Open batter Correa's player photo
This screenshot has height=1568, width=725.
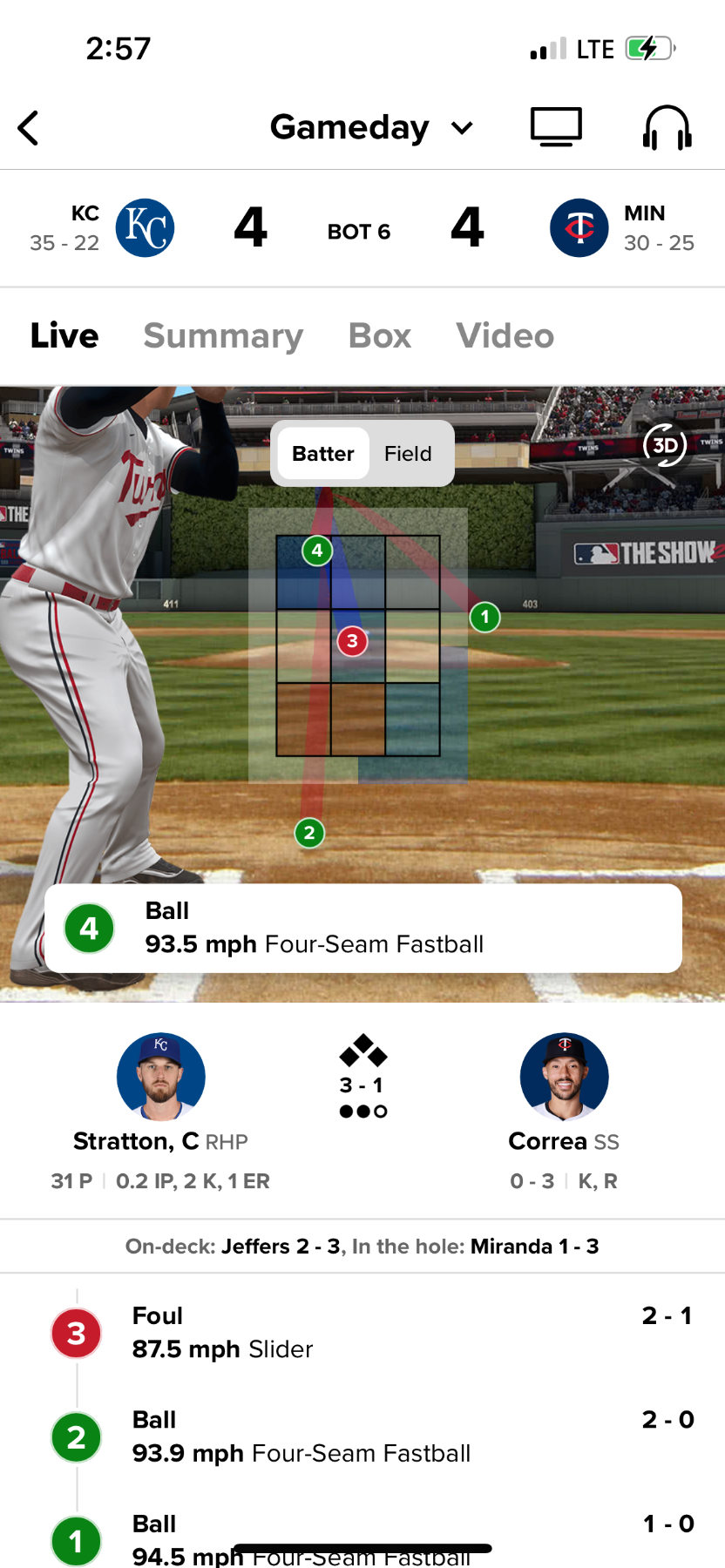tap(564, 1077)
